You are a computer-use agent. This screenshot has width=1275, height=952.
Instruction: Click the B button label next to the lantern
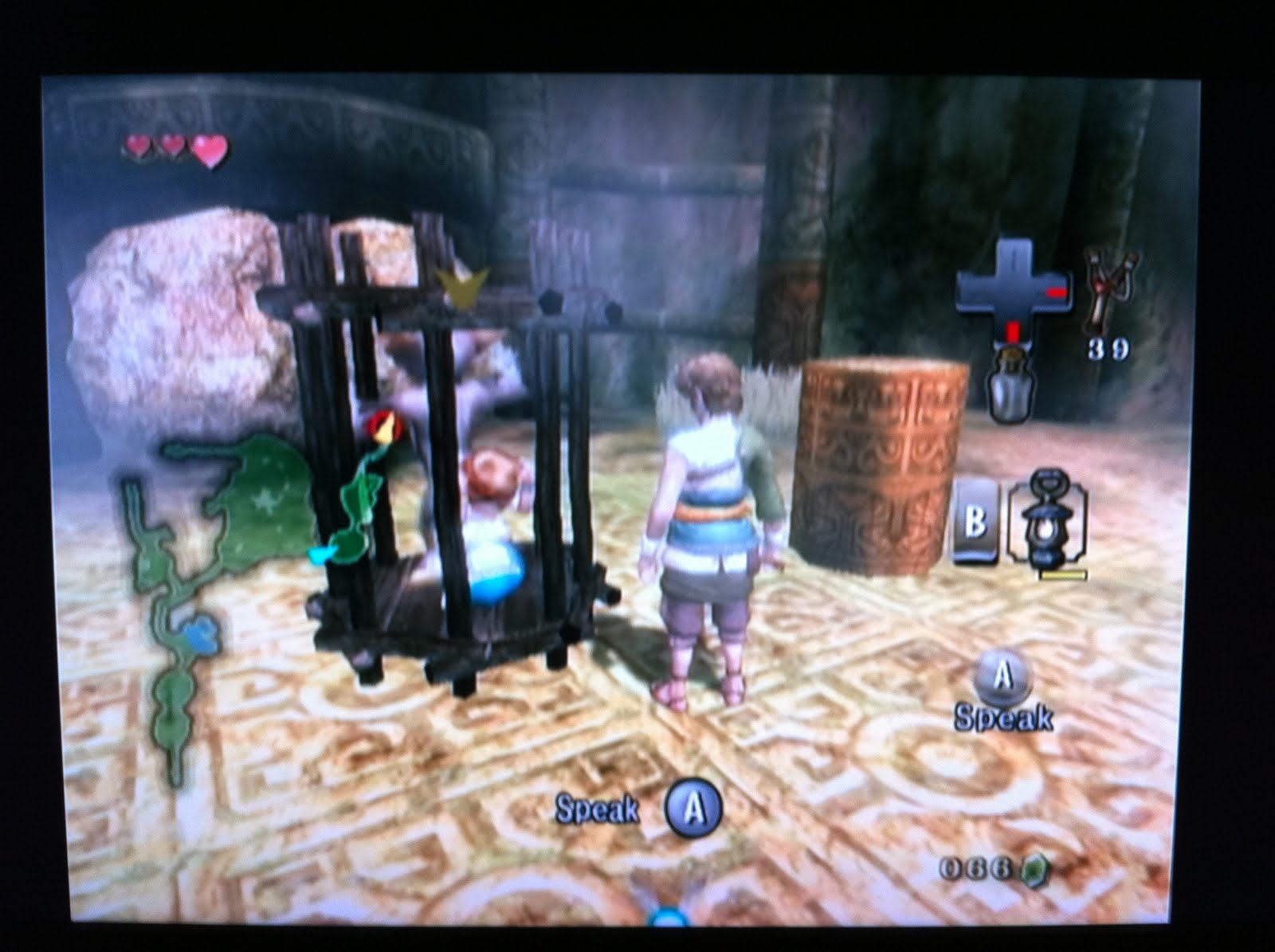click(x=976, y=518)
